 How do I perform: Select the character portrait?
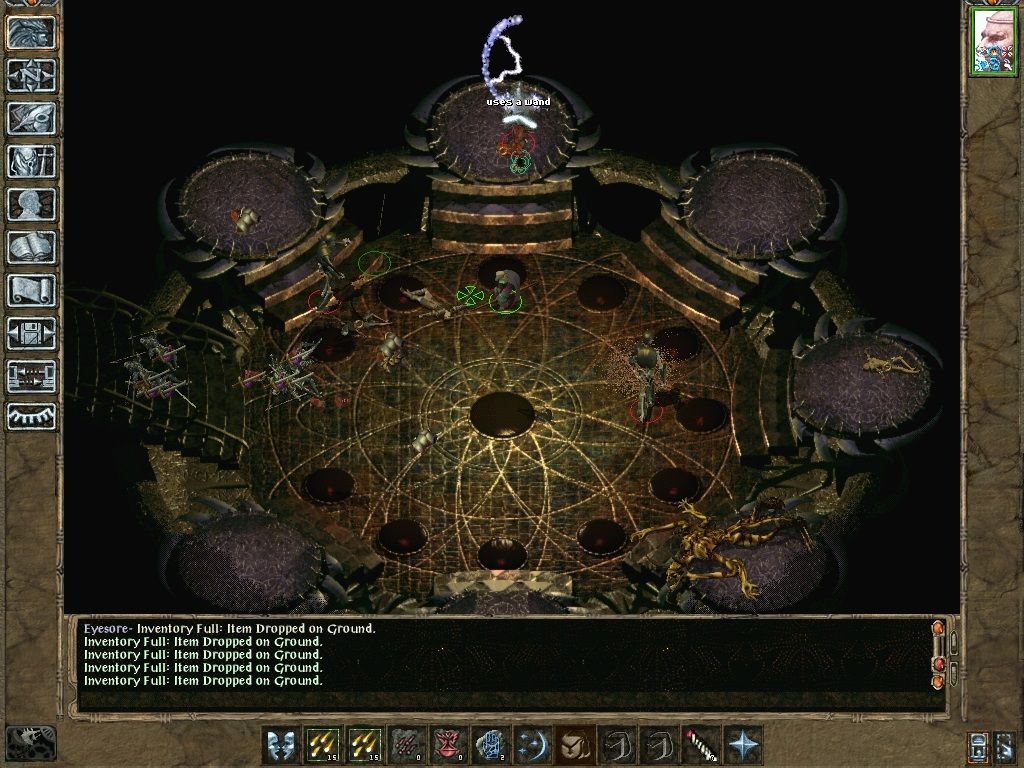point(992,41)
